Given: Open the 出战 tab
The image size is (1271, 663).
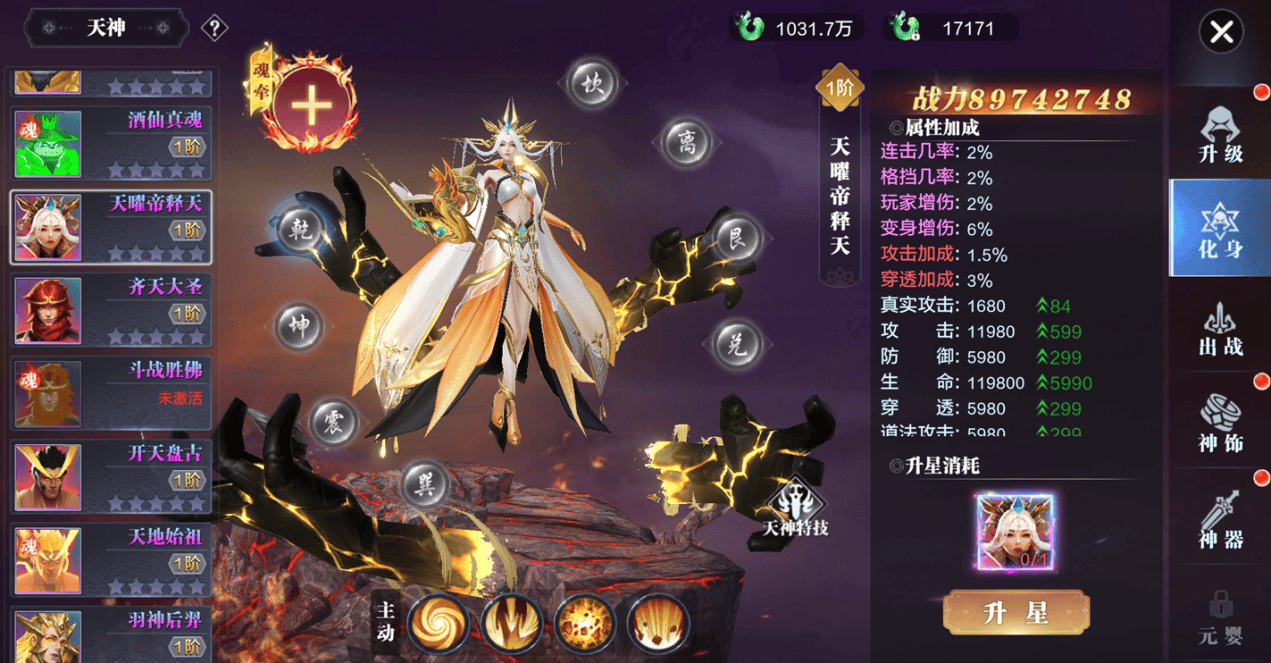Looking at the screenshot, I should pos(1220,330).
